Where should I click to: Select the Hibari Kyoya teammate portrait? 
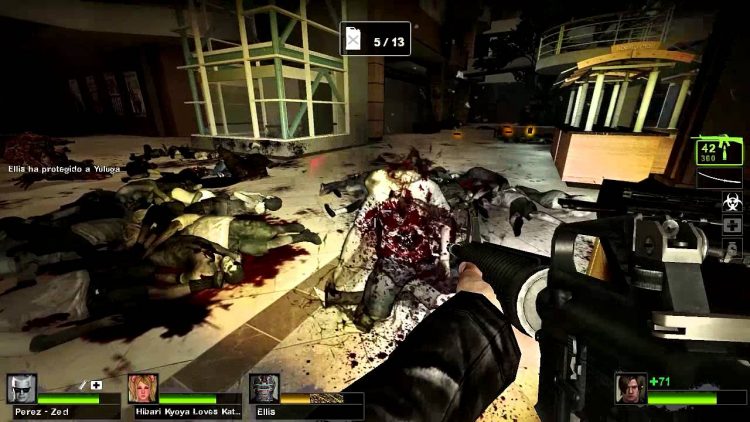[143, 389]
